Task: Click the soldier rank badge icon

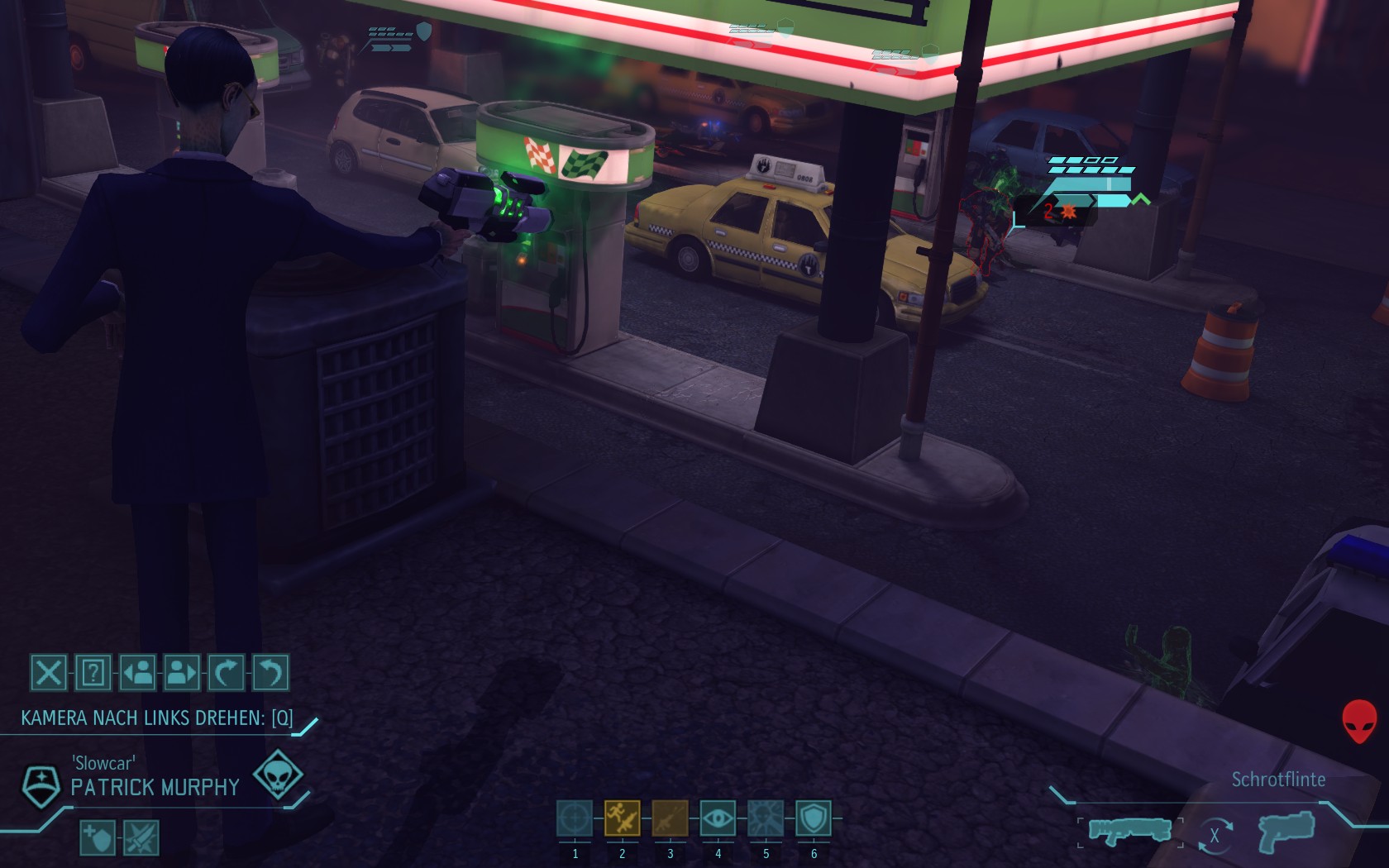Action: [40, 785]
